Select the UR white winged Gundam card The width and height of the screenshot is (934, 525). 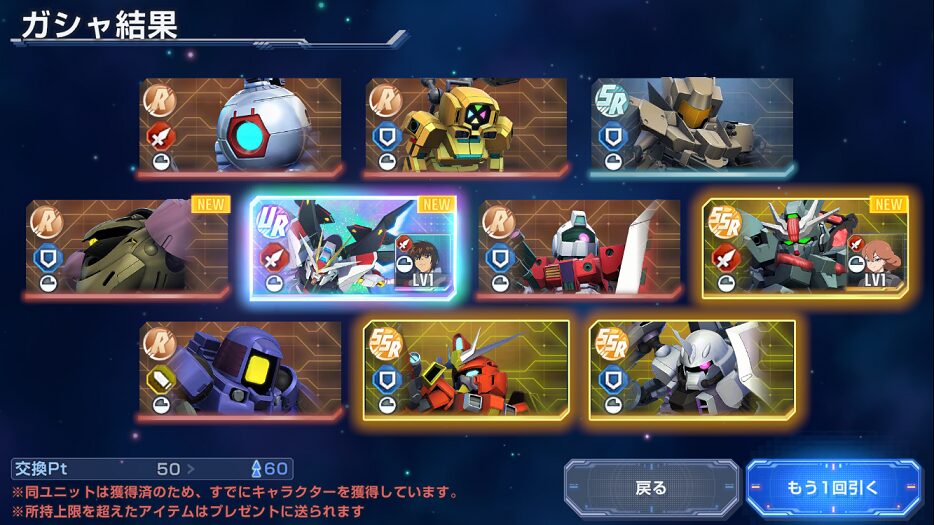pyautogui.click(x=353, y=248)
